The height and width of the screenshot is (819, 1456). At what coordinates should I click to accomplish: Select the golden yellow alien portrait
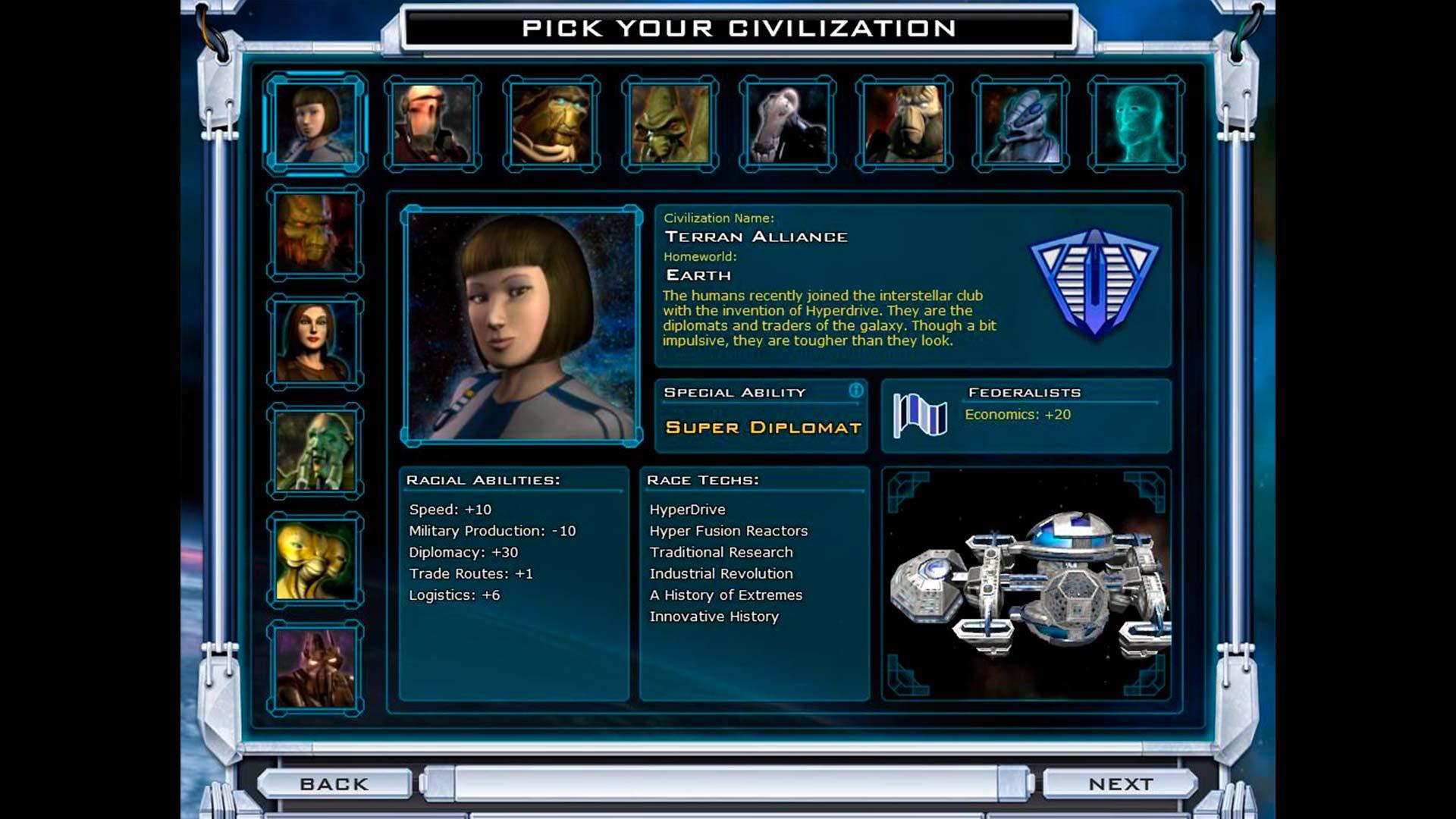point(315,560)
